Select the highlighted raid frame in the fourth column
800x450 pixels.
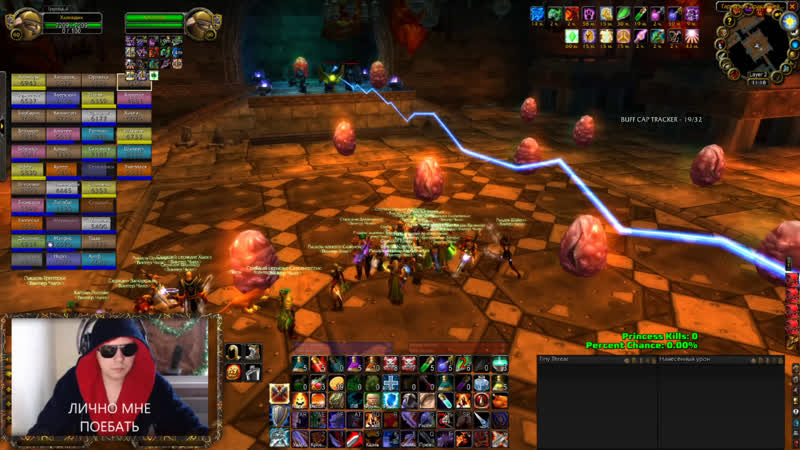[134, 81]
